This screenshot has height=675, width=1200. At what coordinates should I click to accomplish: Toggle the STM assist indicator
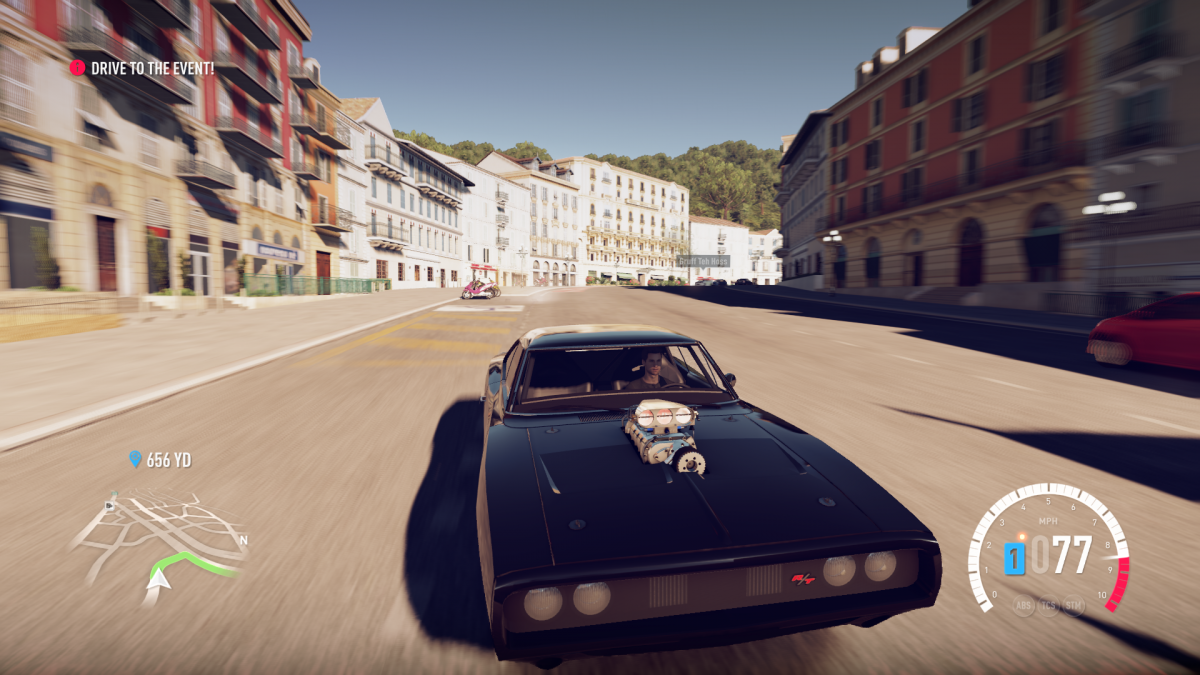(1074, 605)
